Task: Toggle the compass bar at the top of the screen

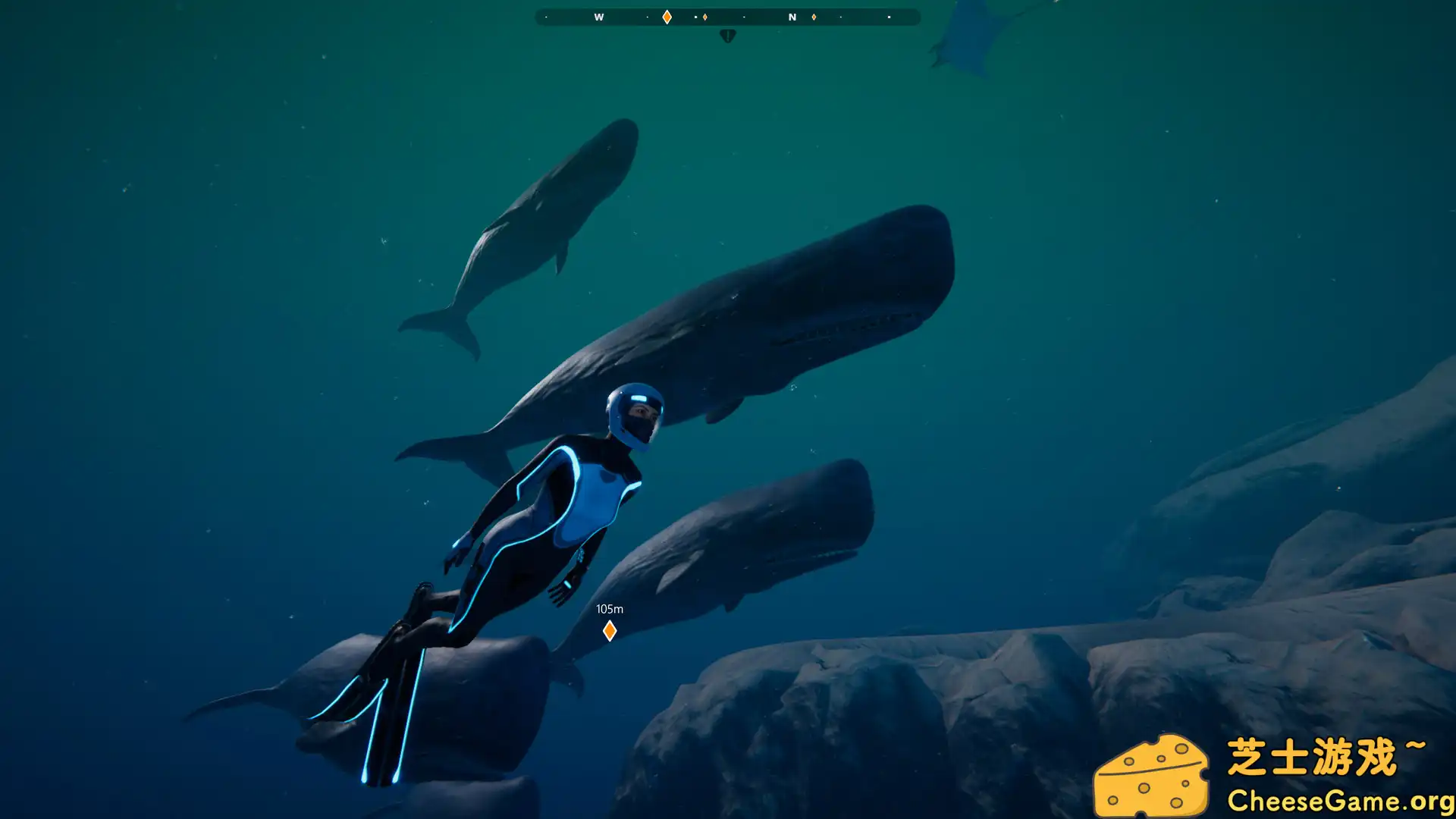Action: [x=728, y=17]
